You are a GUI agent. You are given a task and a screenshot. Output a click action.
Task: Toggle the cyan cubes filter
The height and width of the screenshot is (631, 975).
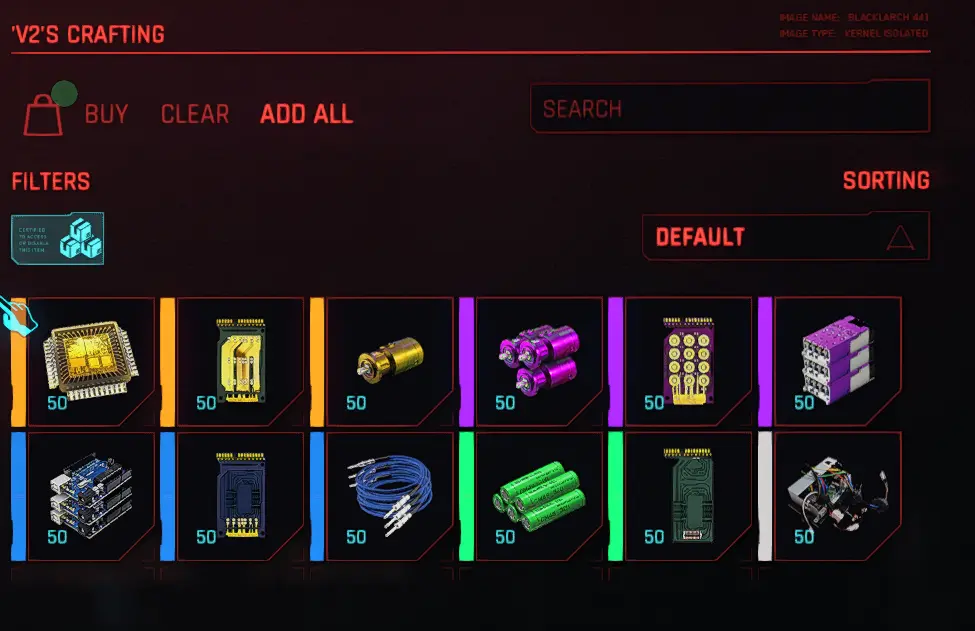(59, 239)
